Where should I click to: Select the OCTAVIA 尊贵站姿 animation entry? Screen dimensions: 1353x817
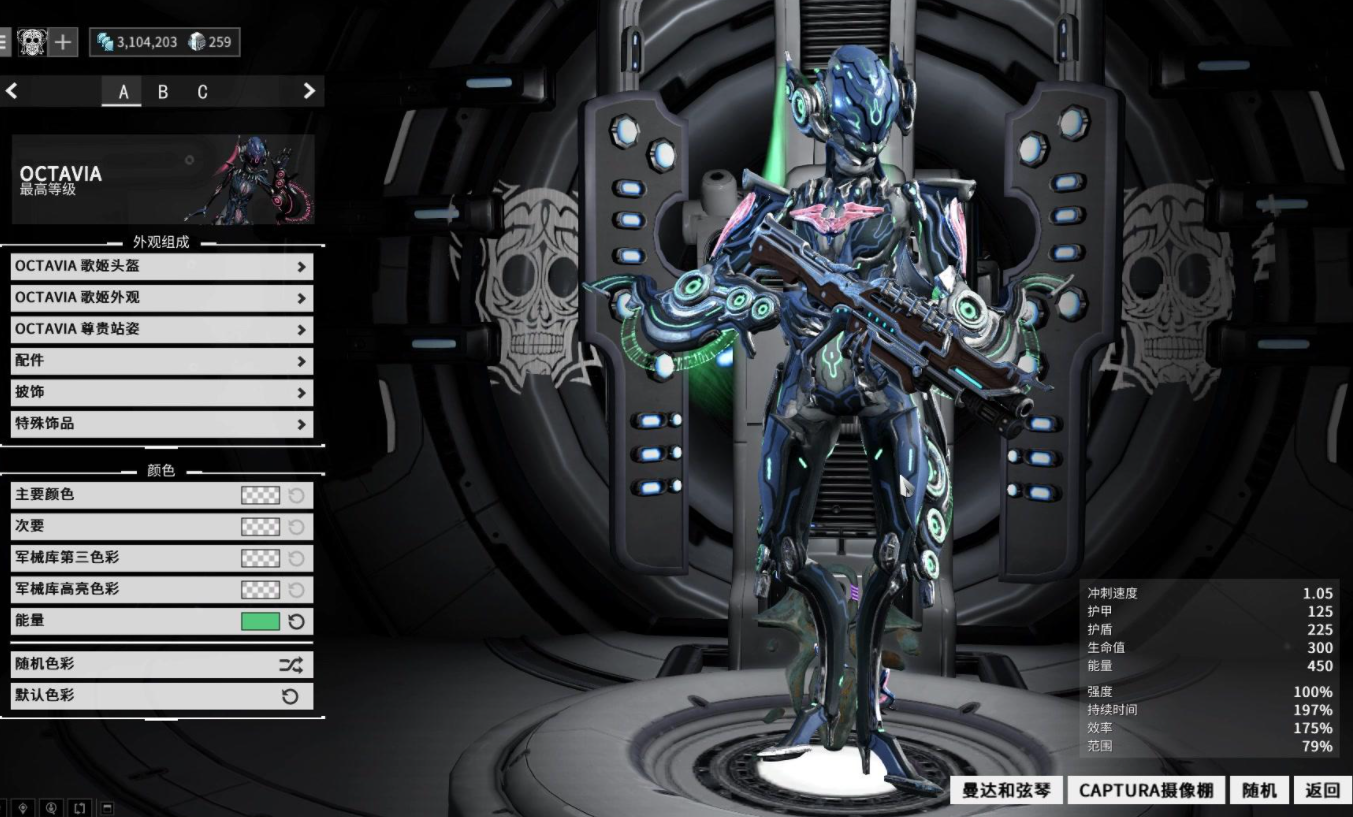[161, 329]
